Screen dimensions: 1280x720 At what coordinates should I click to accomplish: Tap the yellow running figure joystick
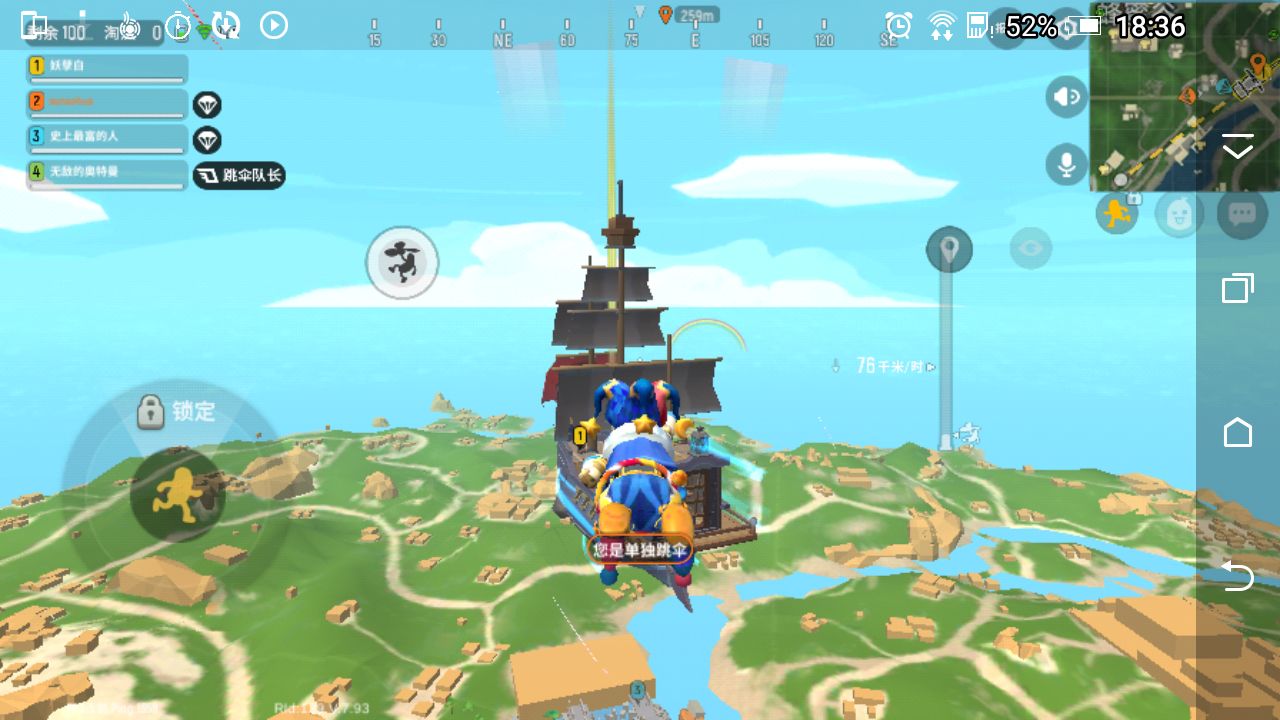pos(177,496)
